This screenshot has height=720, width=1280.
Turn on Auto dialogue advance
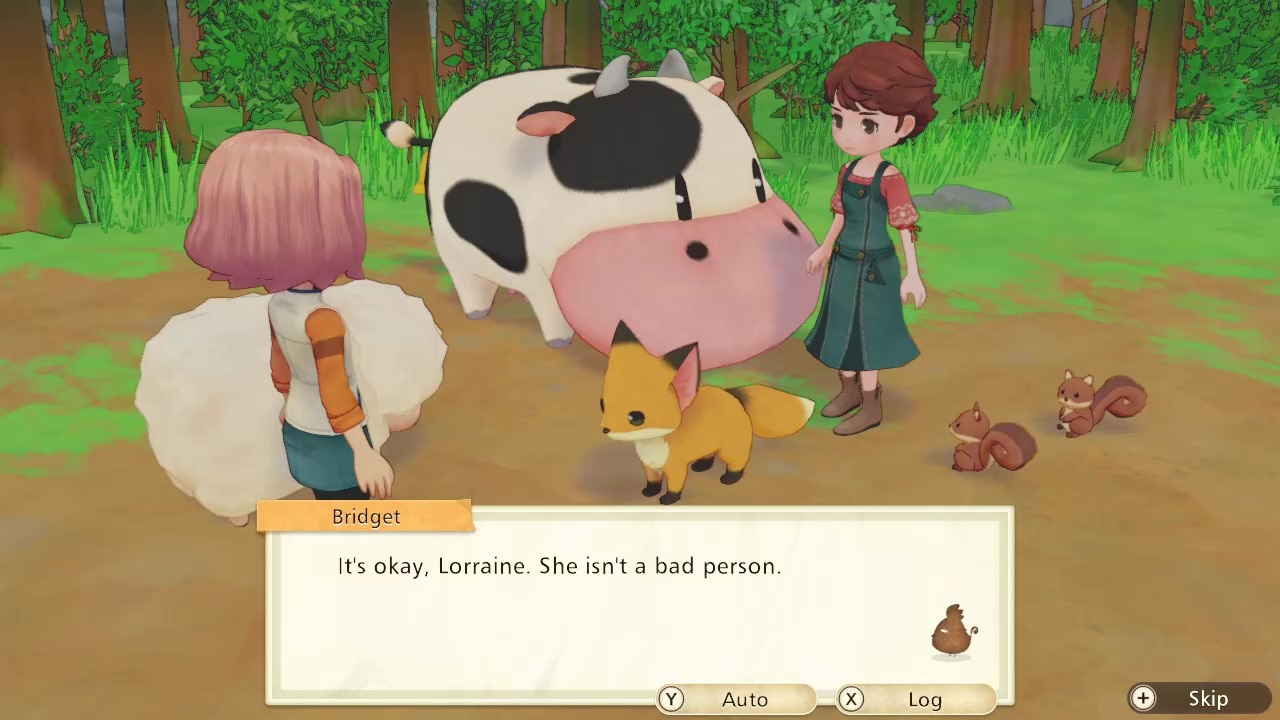coord(736,699)
